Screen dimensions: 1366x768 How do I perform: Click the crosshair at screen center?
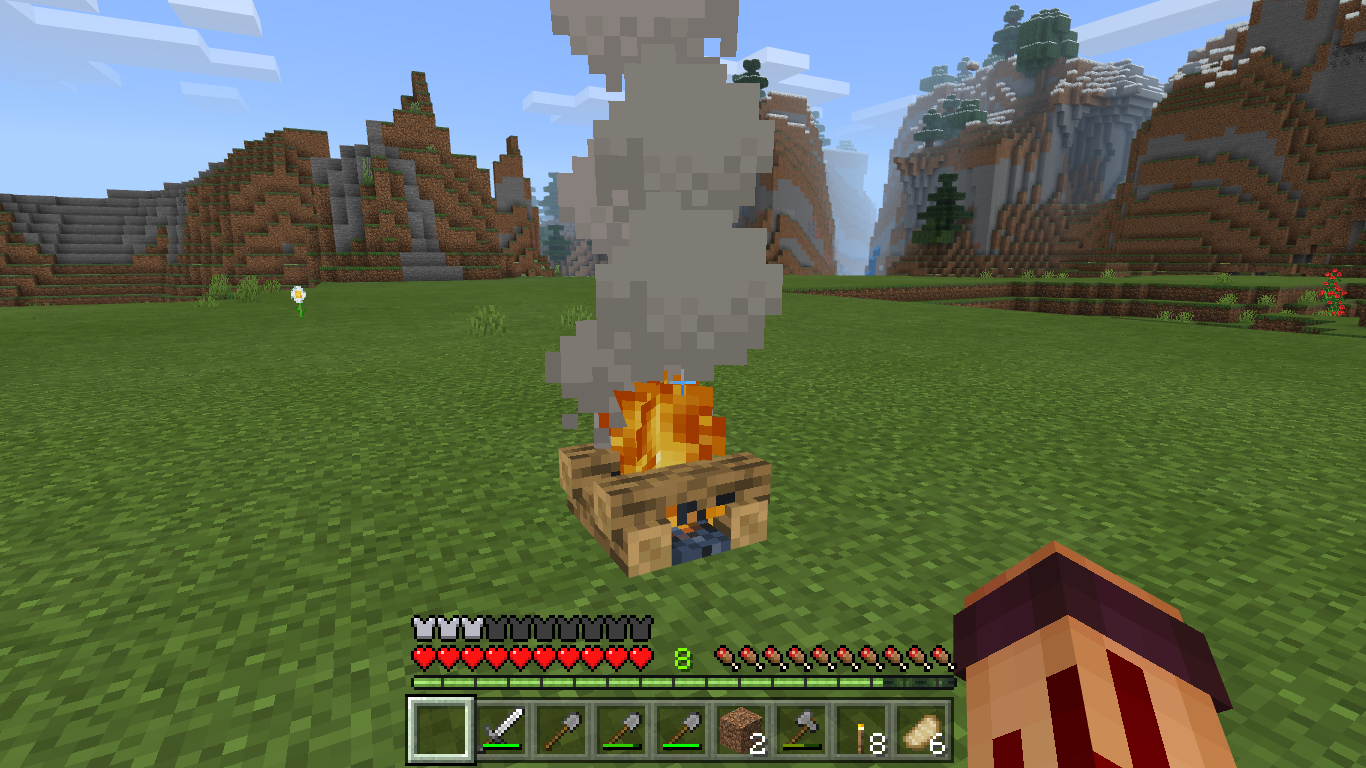[683, 383]
